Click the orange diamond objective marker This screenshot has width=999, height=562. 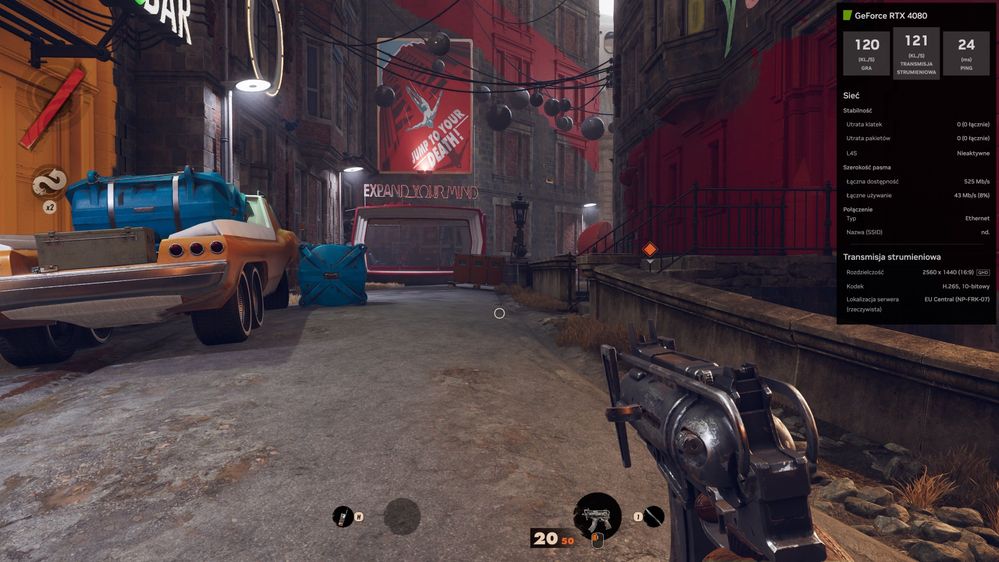649,249
